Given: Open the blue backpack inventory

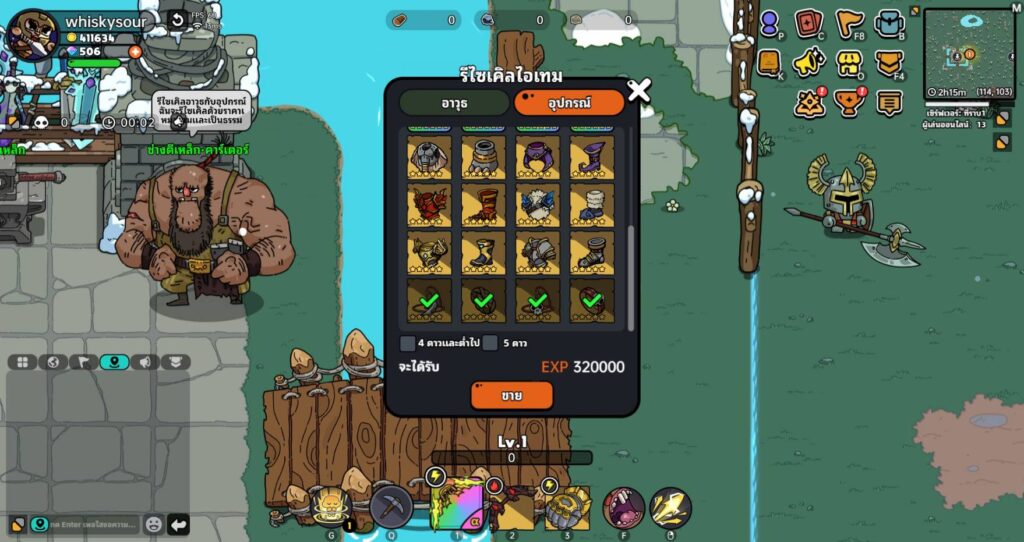Looking at the screenshot, I should click(889, 23).
